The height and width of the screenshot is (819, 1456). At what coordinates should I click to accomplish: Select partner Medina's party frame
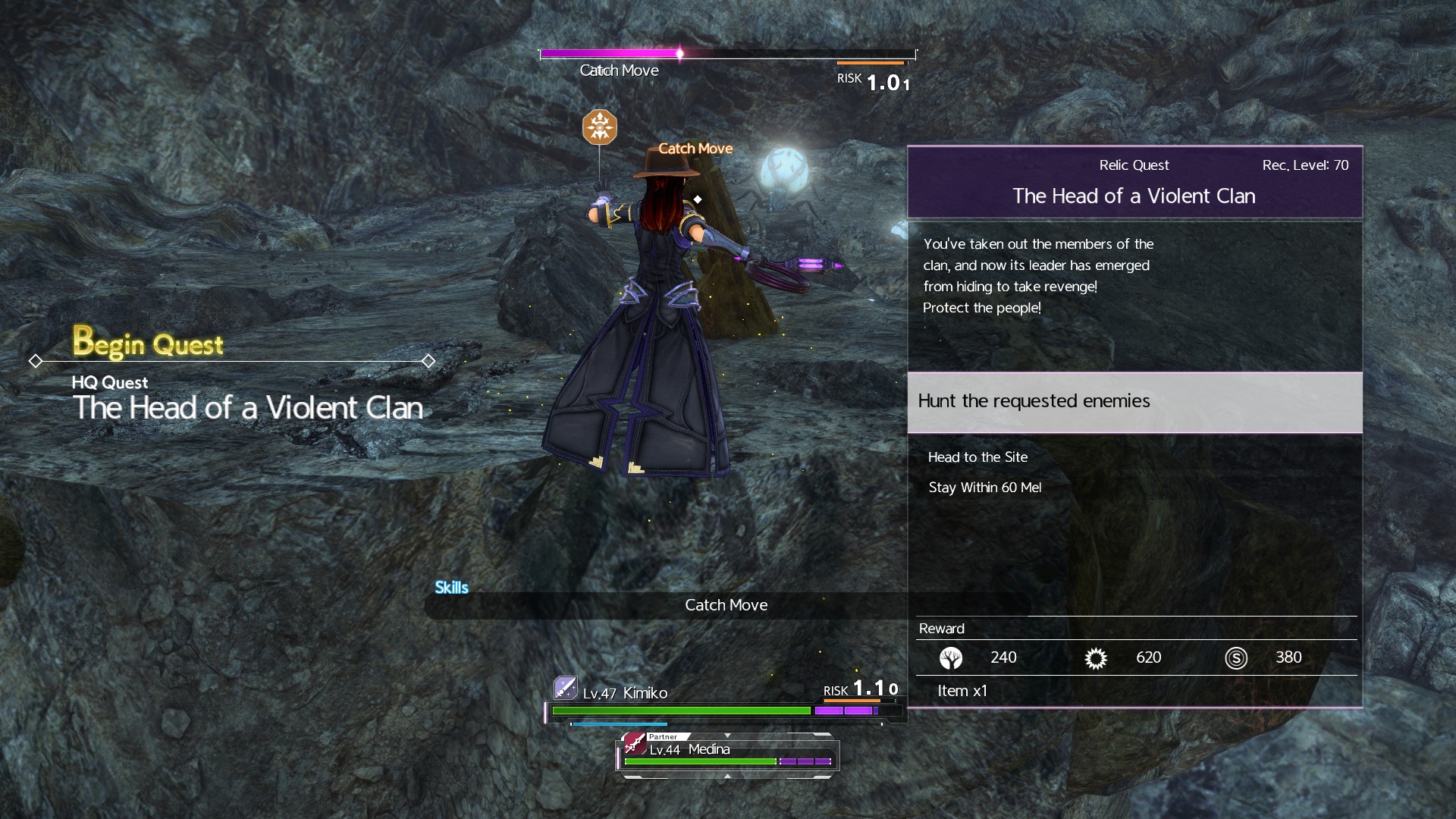coord(727,754)
